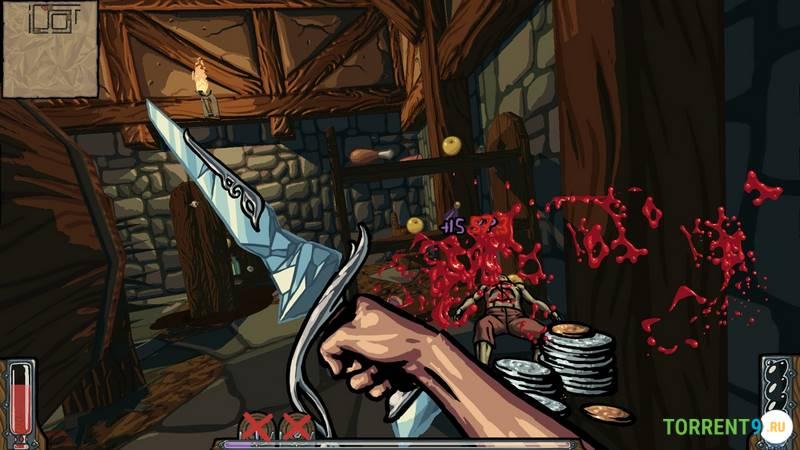This screenshot has height=450, width=800.
Task: Click the torrent9.ru watermark logo
Action: pyautogui.click(x=725, y=427)
